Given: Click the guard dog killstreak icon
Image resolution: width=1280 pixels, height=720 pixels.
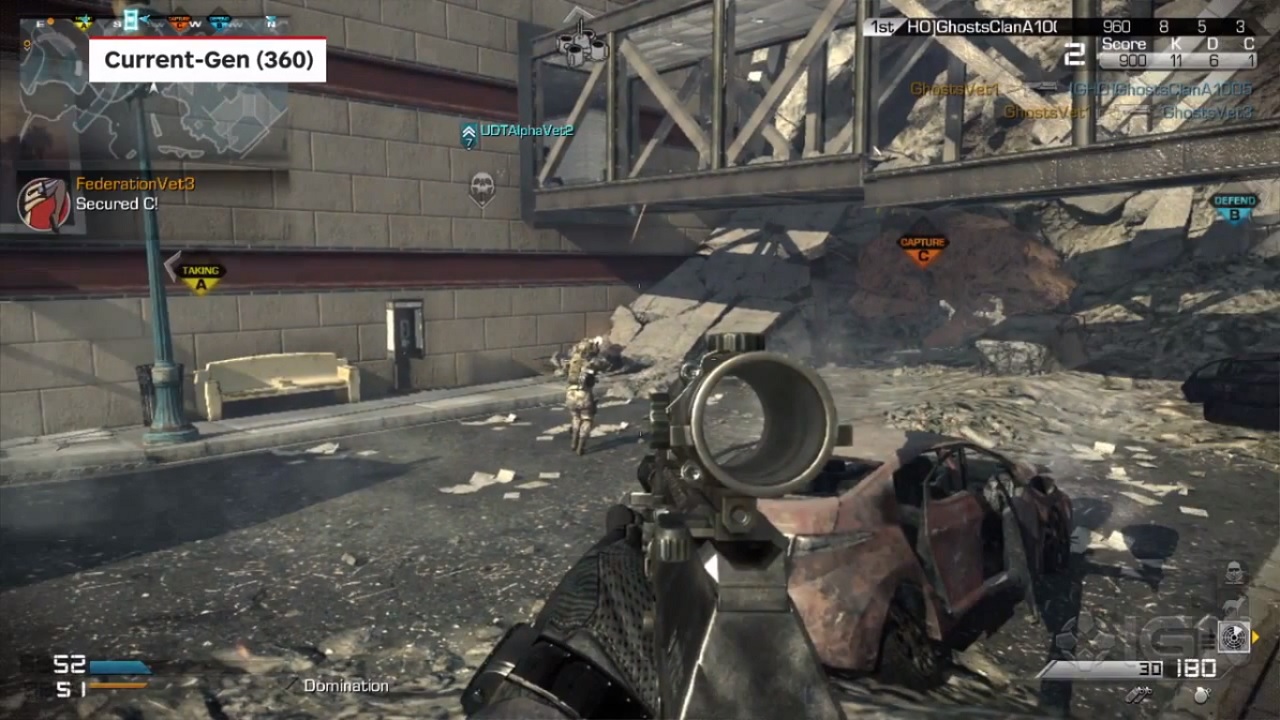Looking at the screenshot, I should (x=1236, y=603).
